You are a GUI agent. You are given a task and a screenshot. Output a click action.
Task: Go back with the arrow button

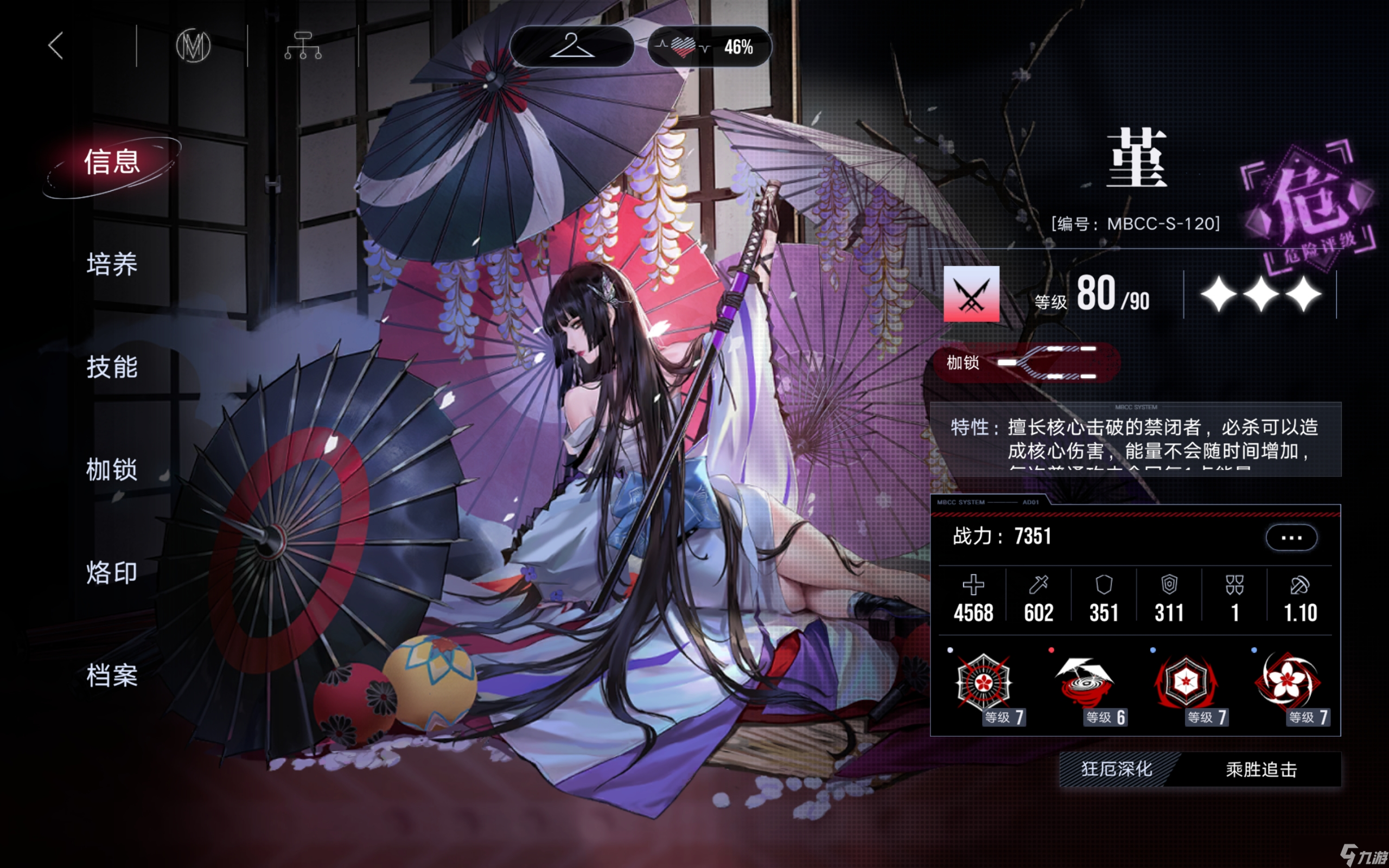coord(56,46)
